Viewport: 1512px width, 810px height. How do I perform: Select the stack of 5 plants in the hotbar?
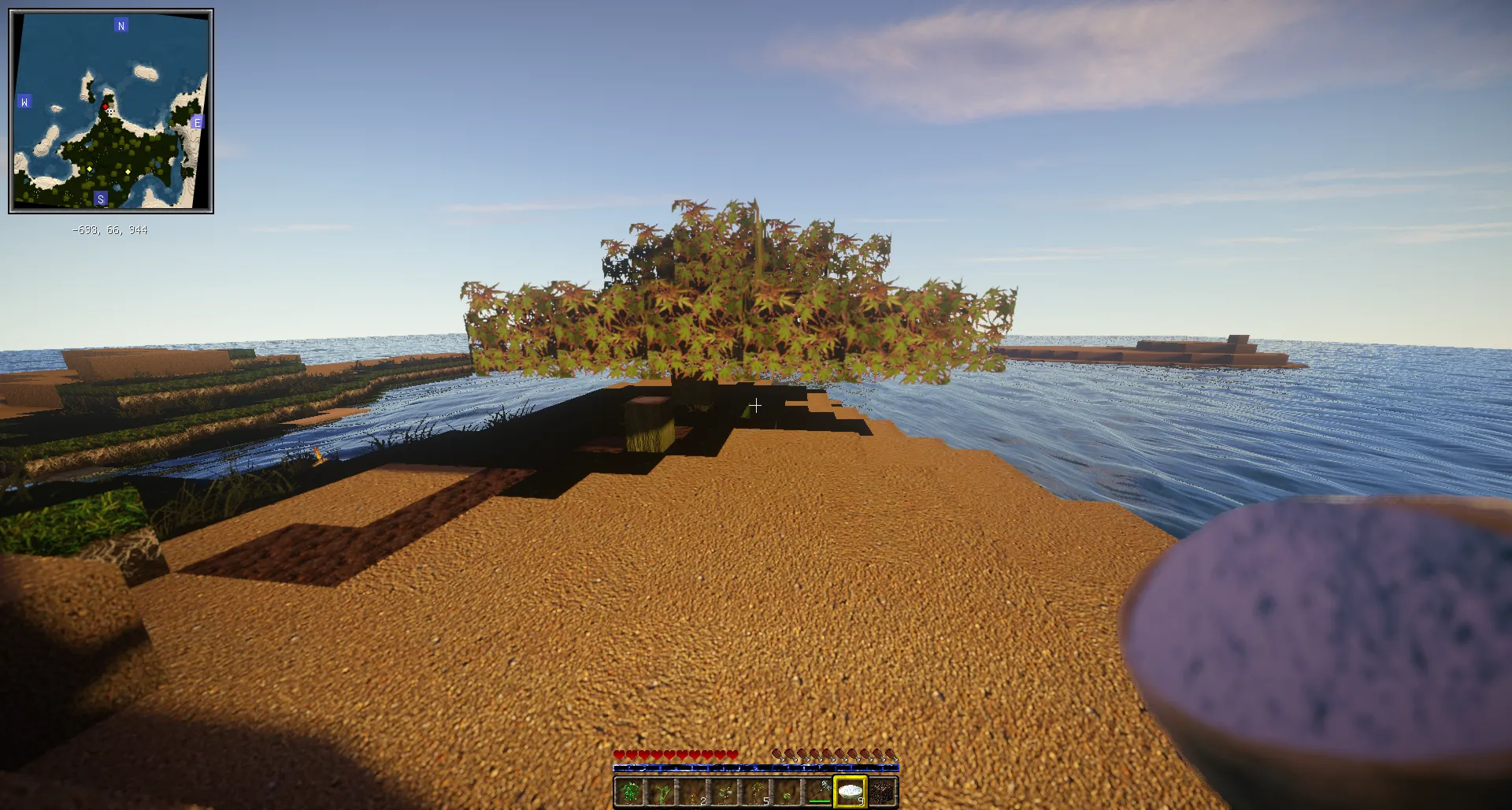[x=756, y=791]
